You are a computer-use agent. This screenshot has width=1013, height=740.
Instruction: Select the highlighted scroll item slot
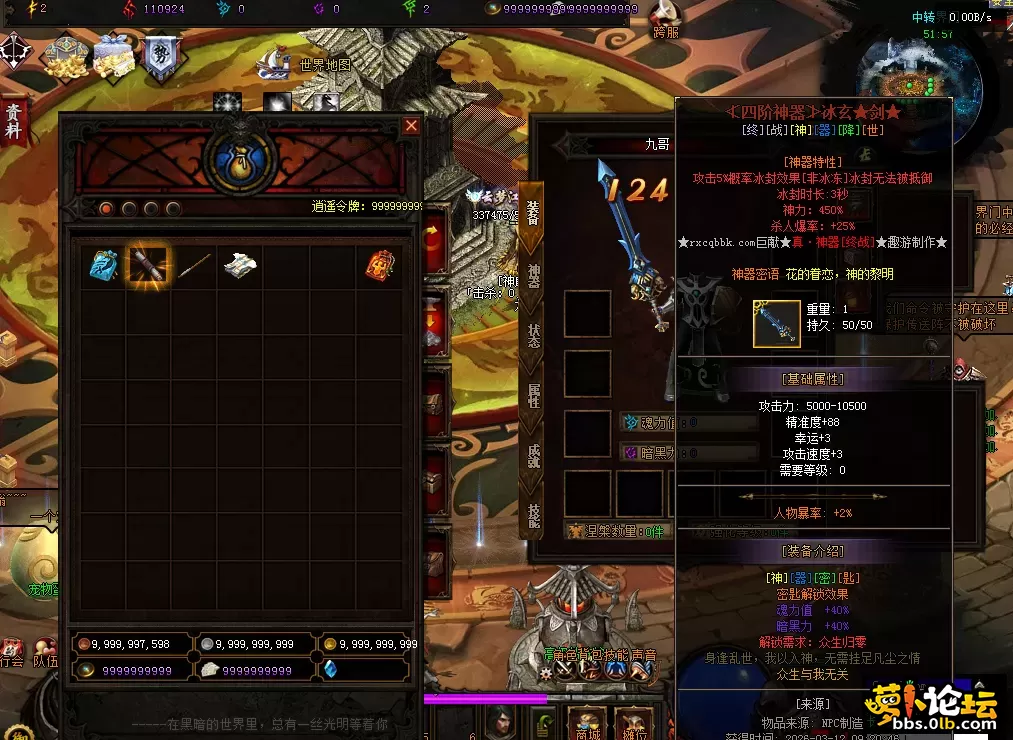pyautogui.click(x=148, y=266)
